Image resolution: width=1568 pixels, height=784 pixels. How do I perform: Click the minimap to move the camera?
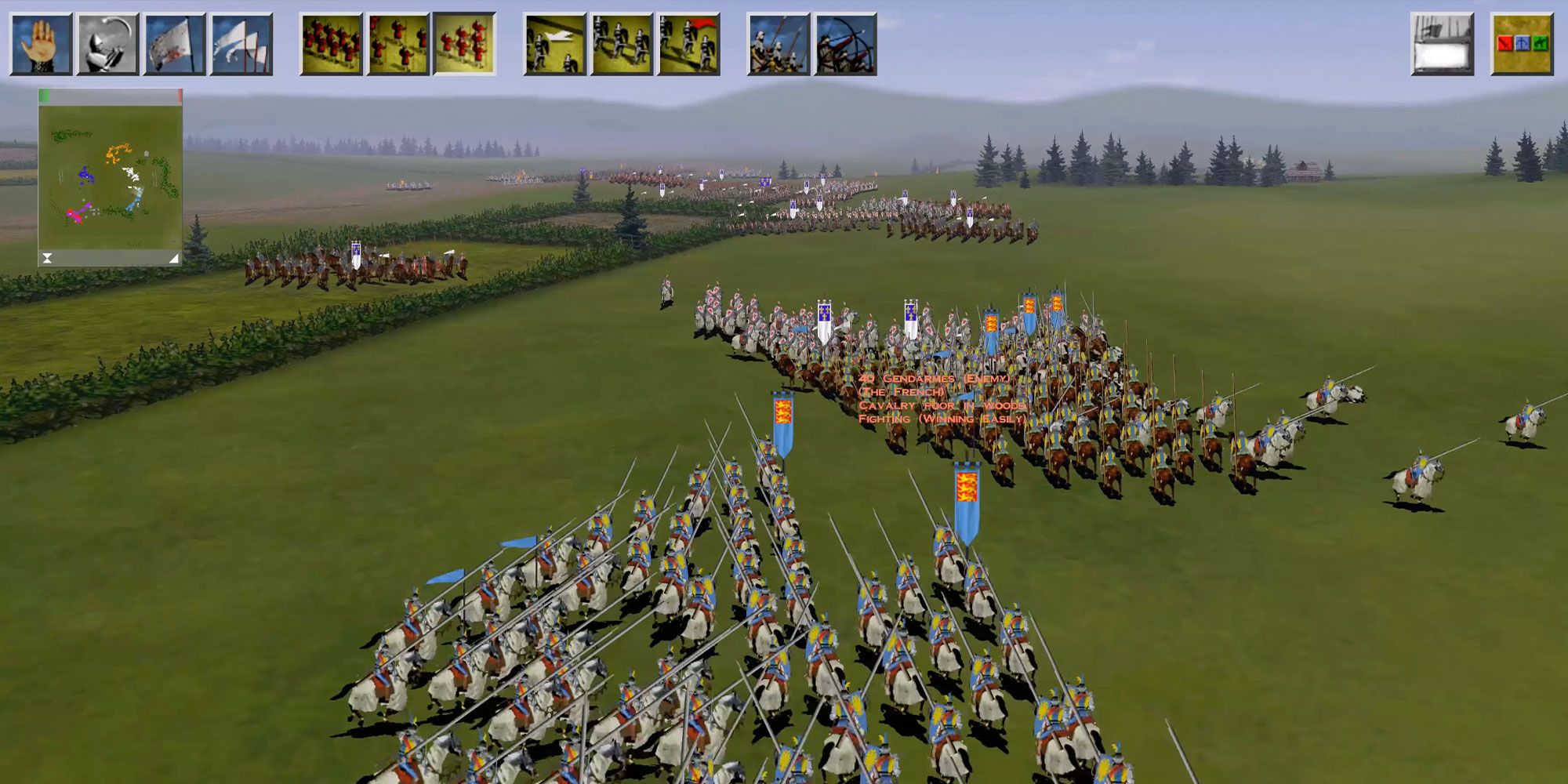(x=110, y=176)
